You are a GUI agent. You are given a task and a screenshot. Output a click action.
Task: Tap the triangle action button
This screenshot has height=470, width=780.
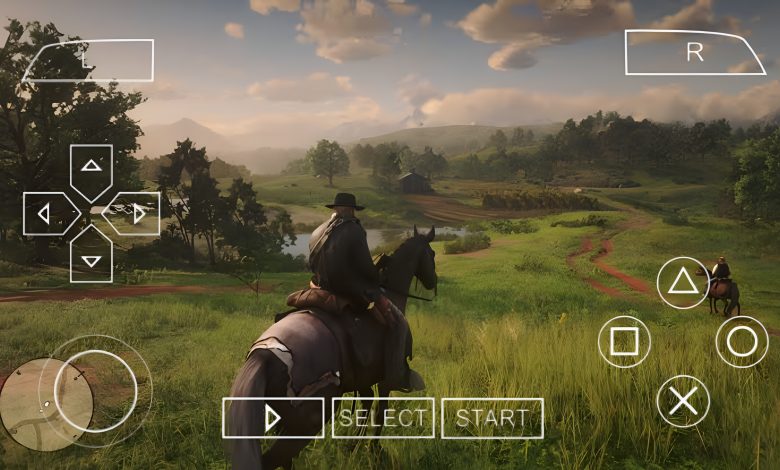point(683,282)
